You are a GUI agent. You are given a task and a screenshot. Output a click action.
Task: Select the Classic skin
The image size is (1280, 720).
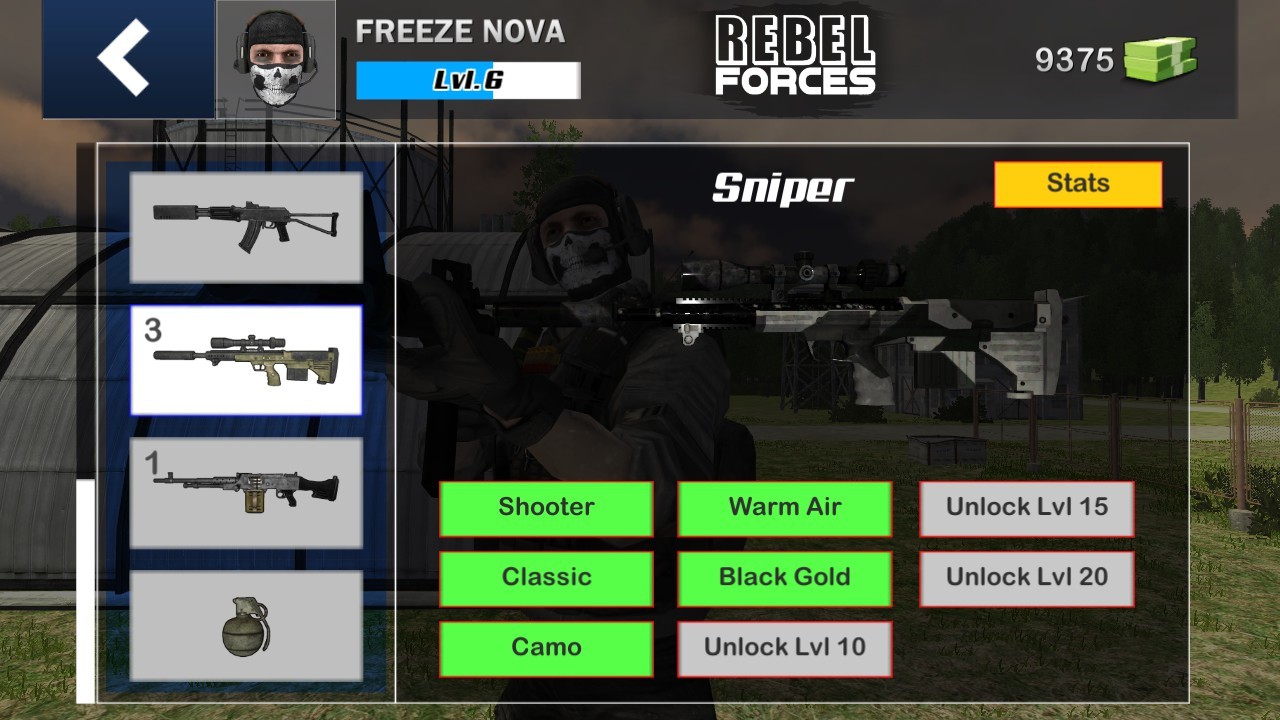pyautogui.click(x=547, y=578)
